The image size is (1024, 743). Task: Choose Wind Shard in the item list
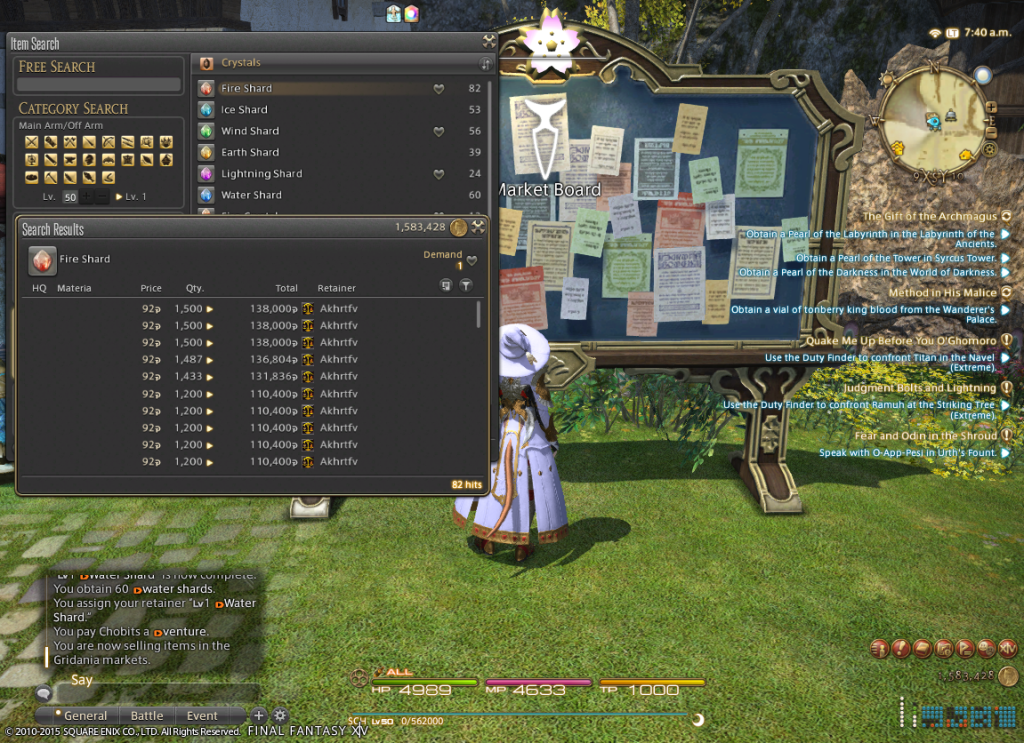click(x=250, y=131)
